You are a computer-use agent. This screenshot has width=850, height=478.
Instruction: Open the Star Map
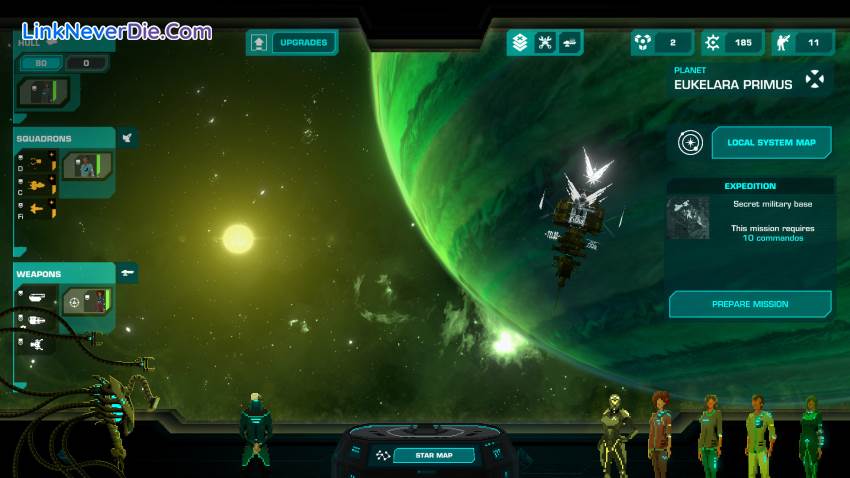click(x=433, y=456)
